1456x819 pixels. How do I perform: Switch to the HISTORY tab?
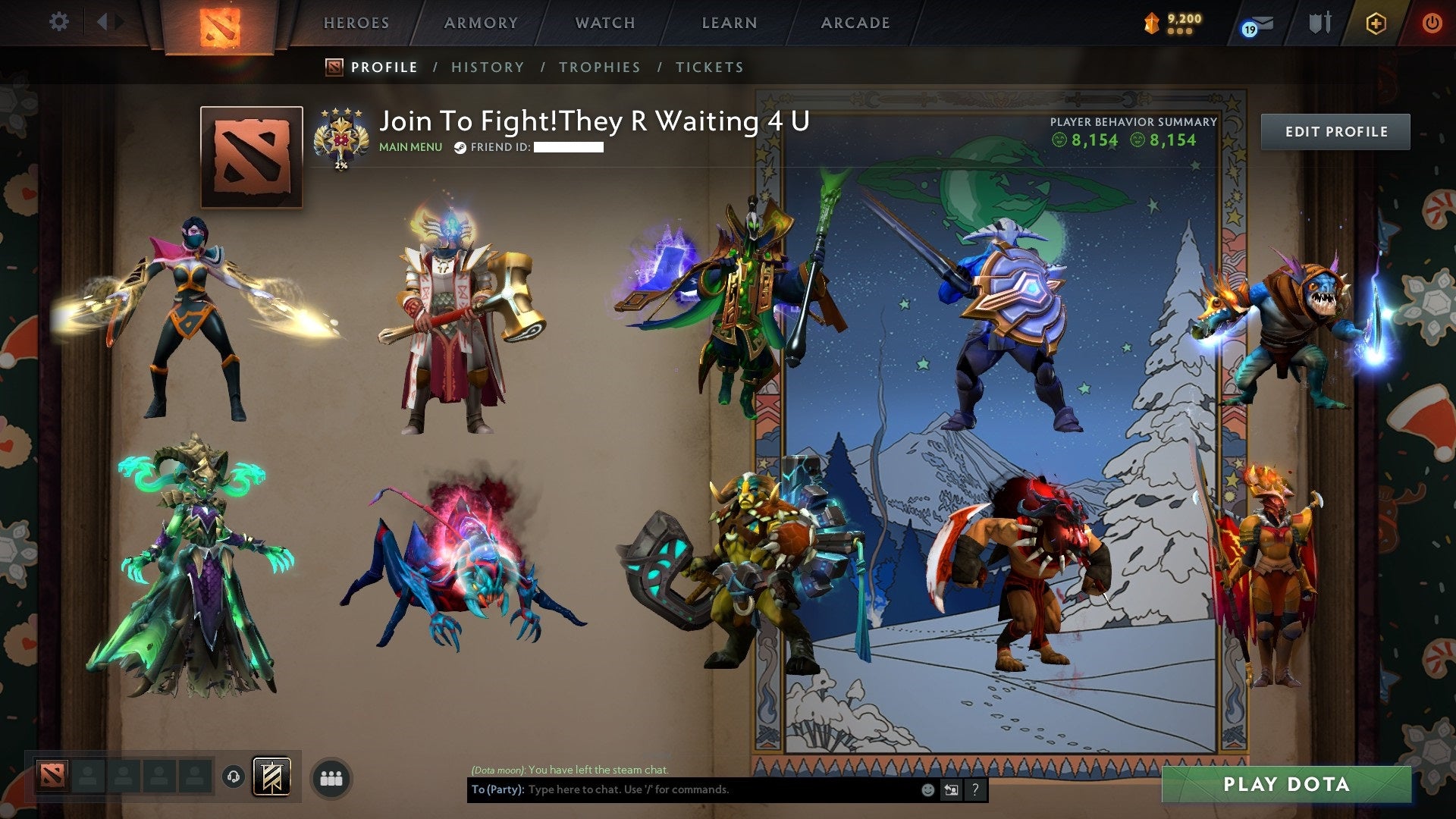(487, 67)
